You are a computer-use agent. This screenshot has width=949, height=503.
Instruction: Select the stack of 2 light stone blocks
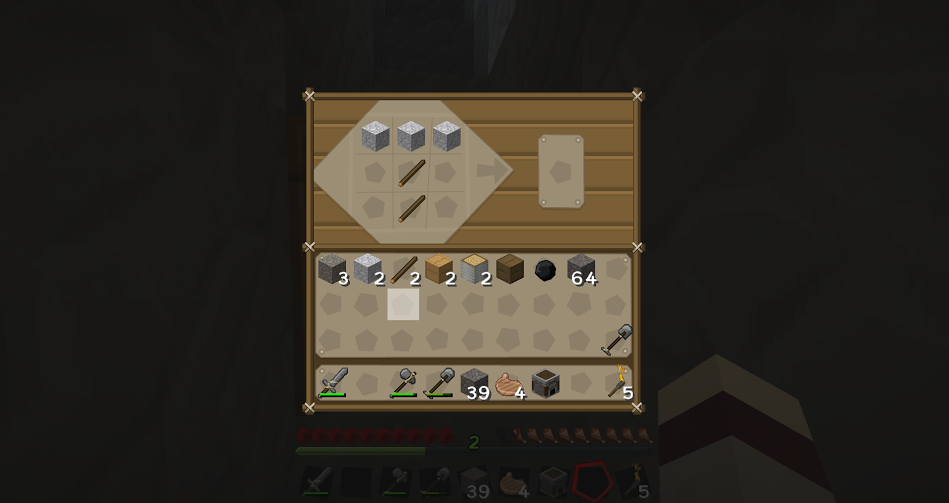pos(368,269)
